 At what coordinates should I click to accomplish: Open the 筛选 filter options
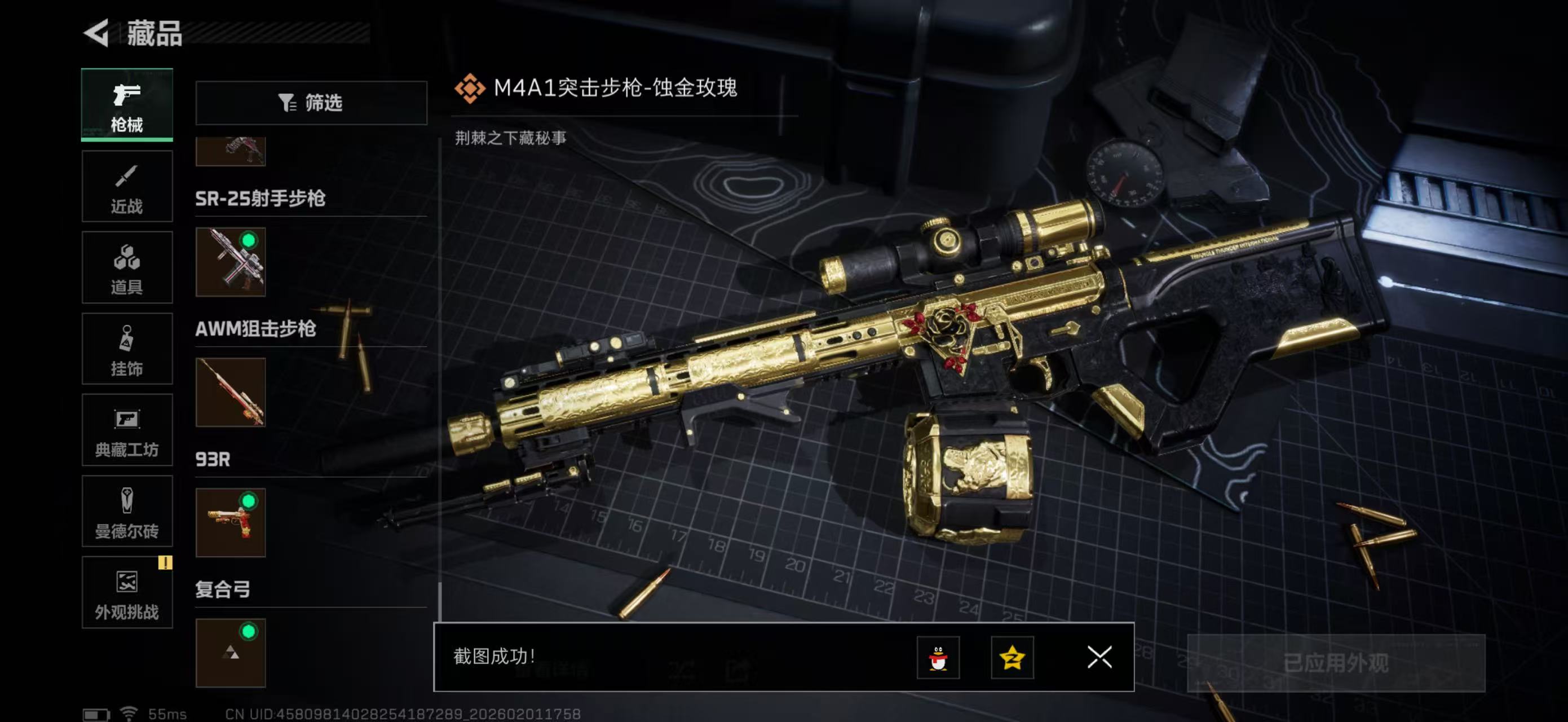point(312,103)
